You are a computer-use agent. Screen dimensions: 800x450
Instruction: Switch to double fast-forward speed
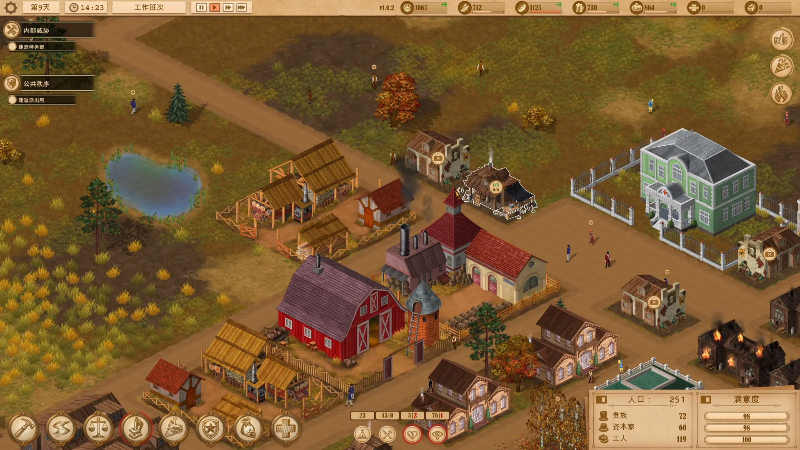[228, 7]
